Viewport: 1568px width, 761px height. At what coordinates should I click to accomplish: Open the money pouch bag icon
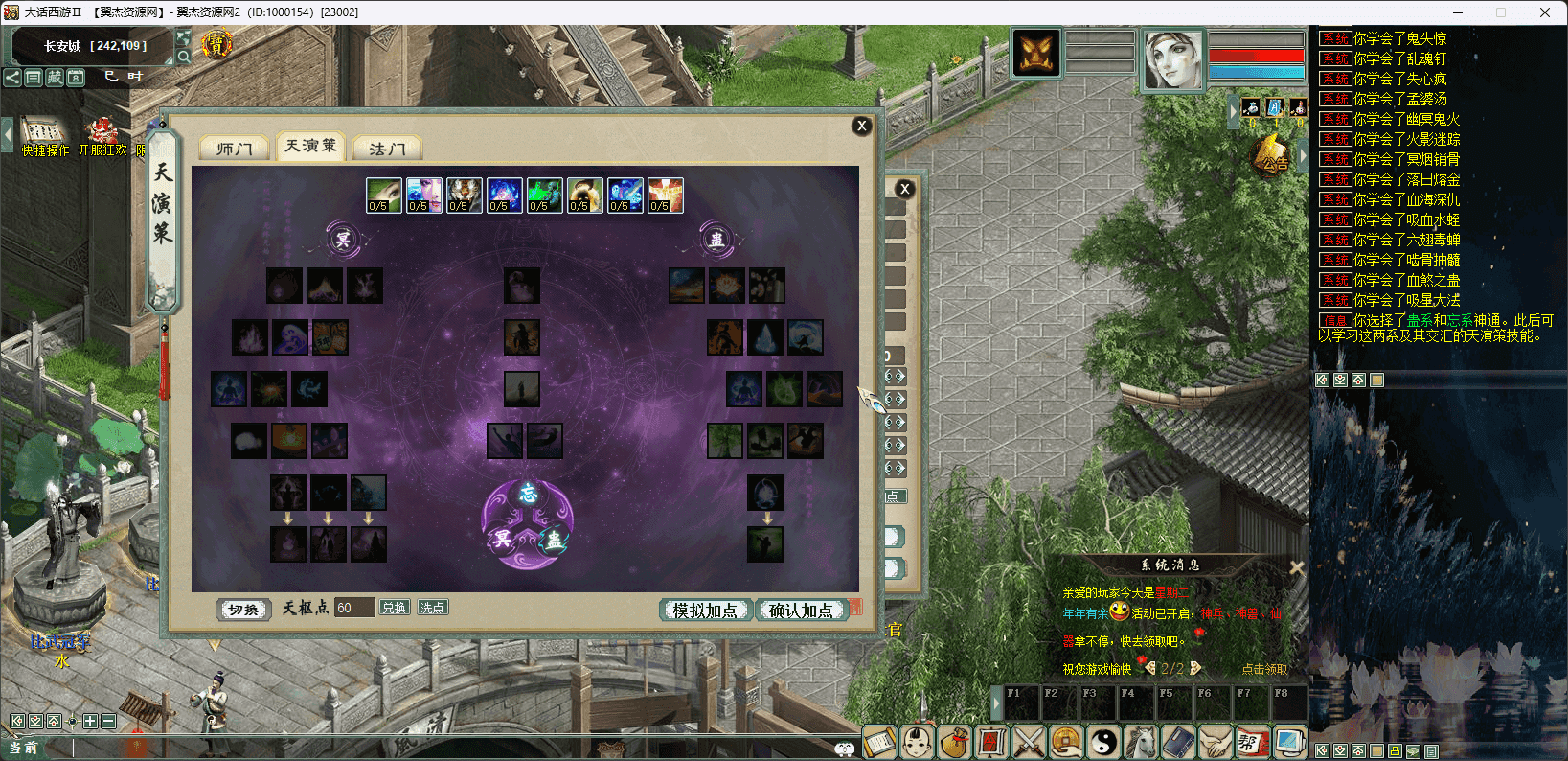pyautogui.click(x=953, y=742)
